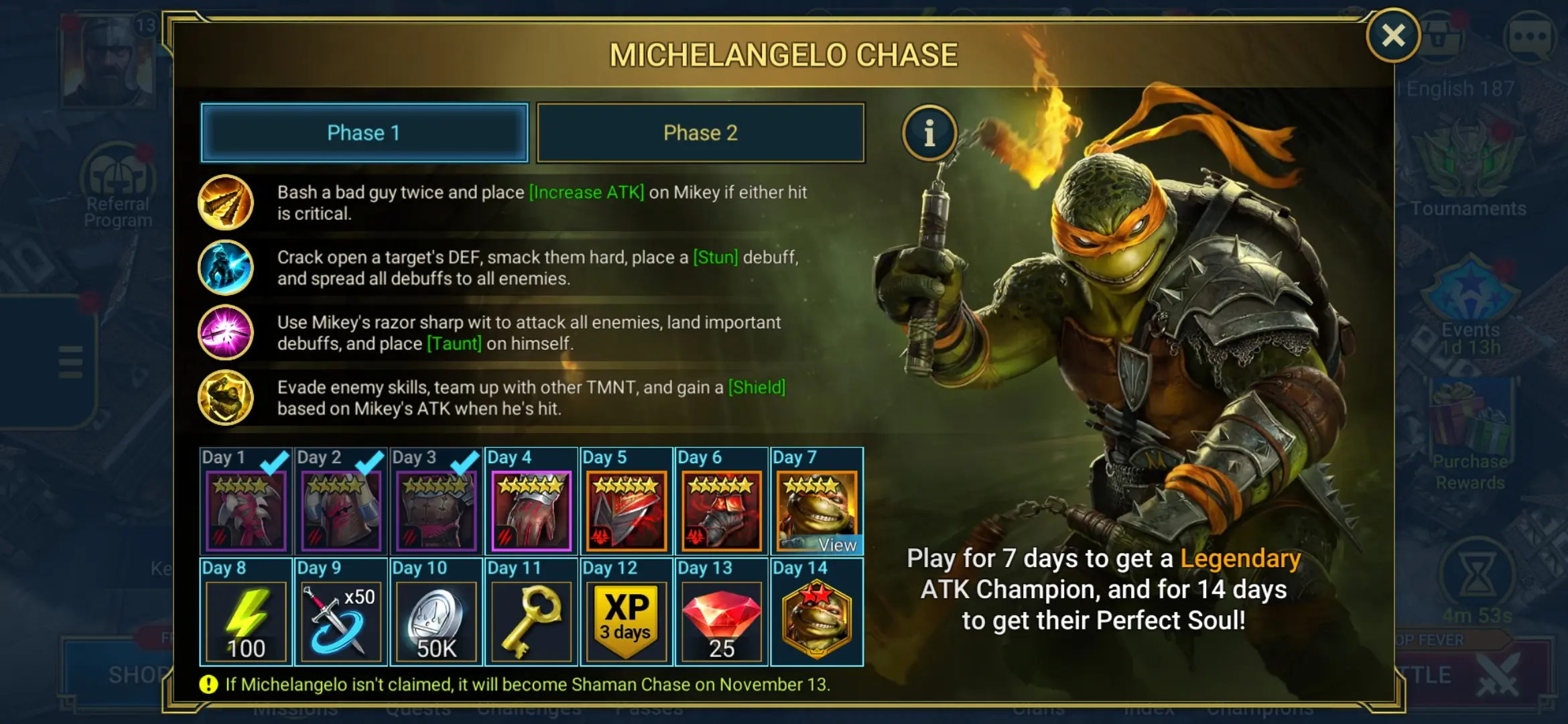
Task: Select the Day 10 50K silver reward
Action: click(436, 621)
